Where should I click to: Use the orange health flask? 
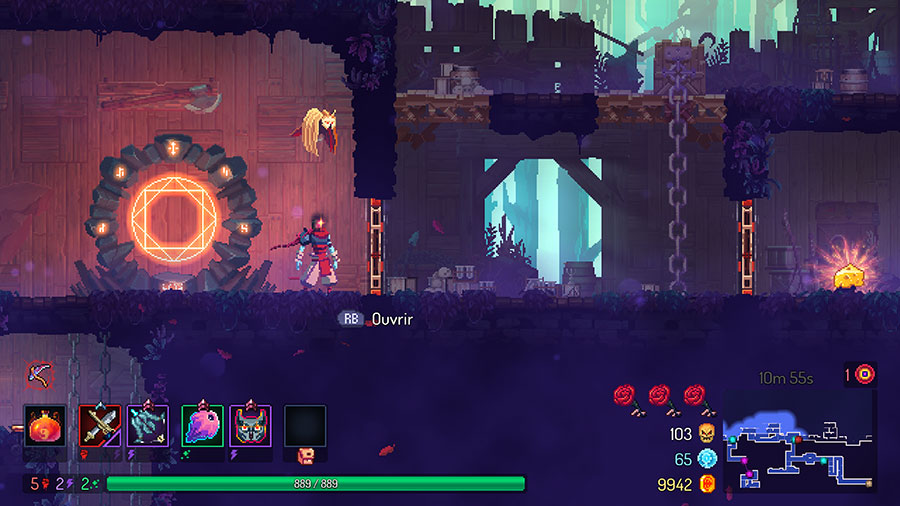coord(44,426)
